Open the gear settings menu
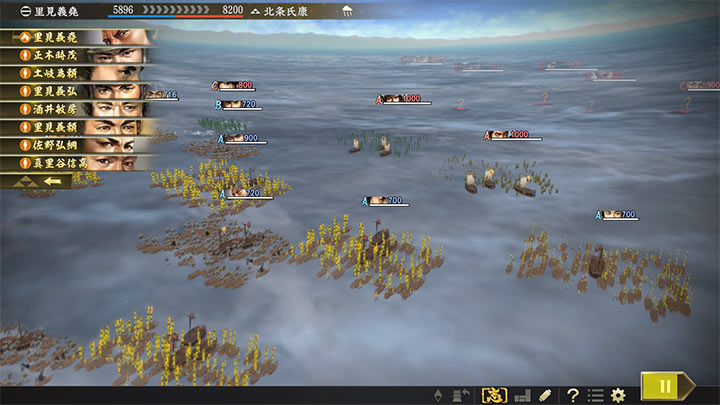The image size is (720, 405). coord(619,395)
